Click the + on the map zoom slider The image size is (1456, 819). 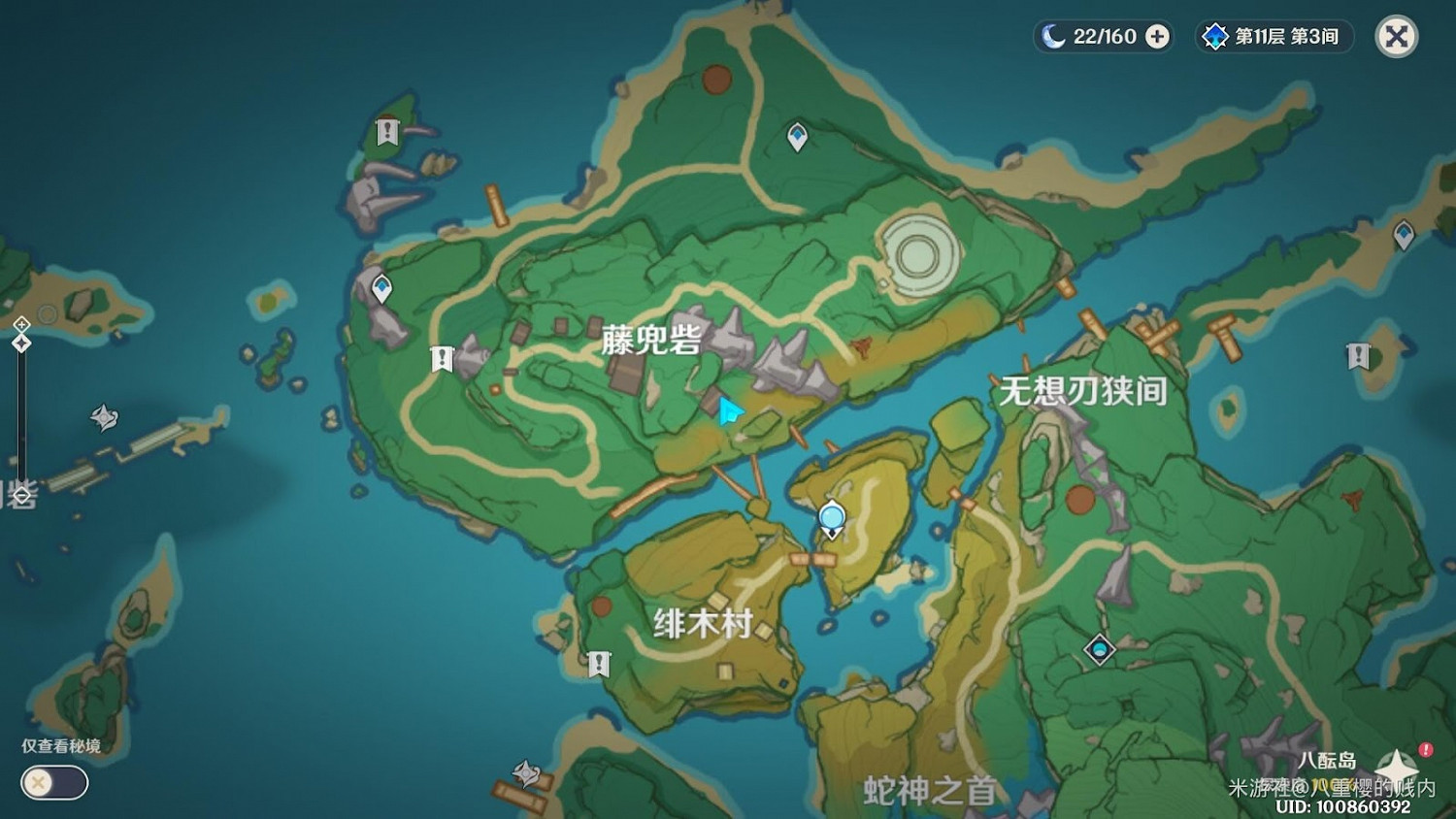tap(21, 324)
